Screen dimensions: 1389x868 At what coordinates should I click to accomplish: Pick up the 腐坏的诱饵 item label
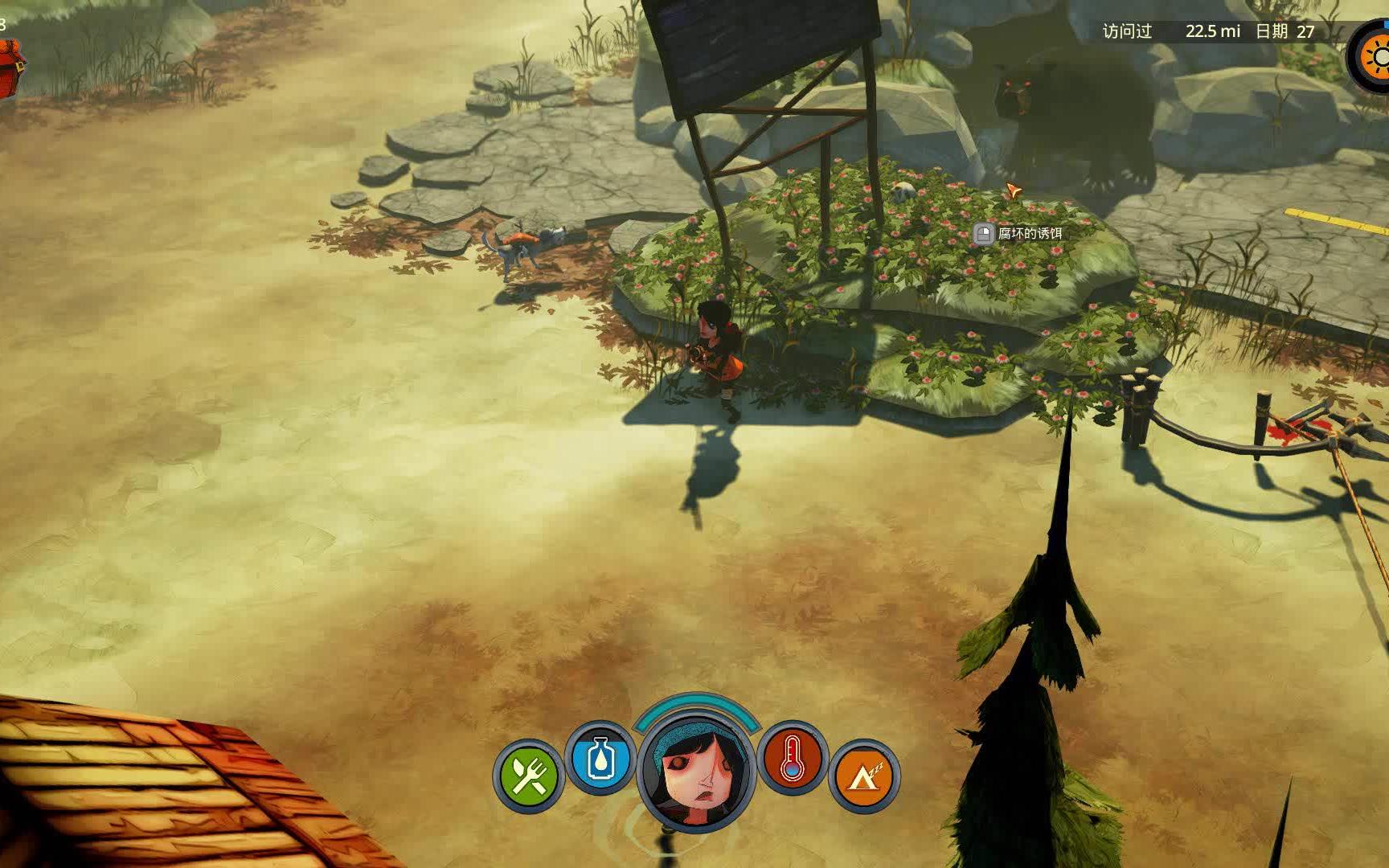(1019, 234)
